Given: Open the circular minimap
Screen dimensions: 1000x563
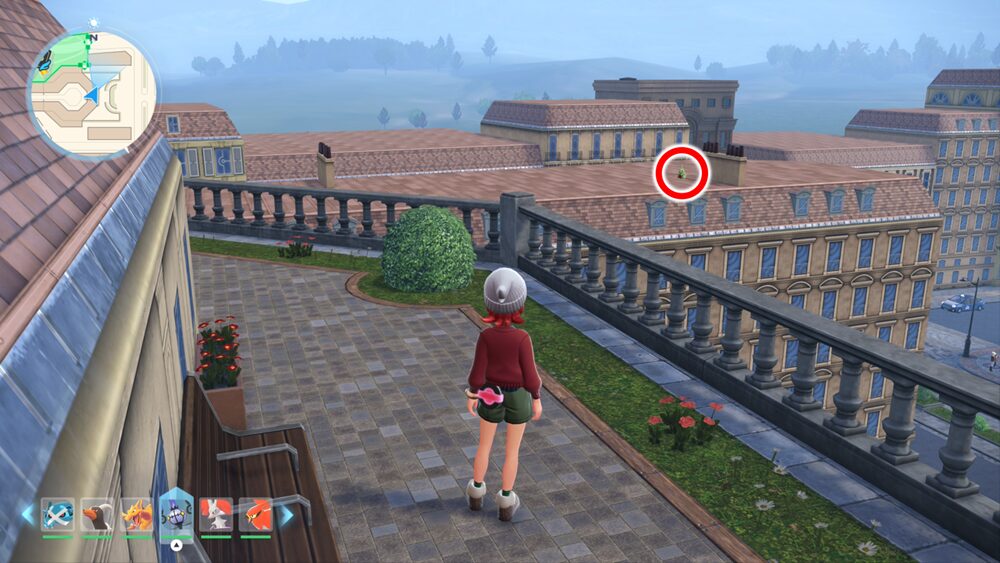Looking at the screenshot, I should tap(91, 92).
